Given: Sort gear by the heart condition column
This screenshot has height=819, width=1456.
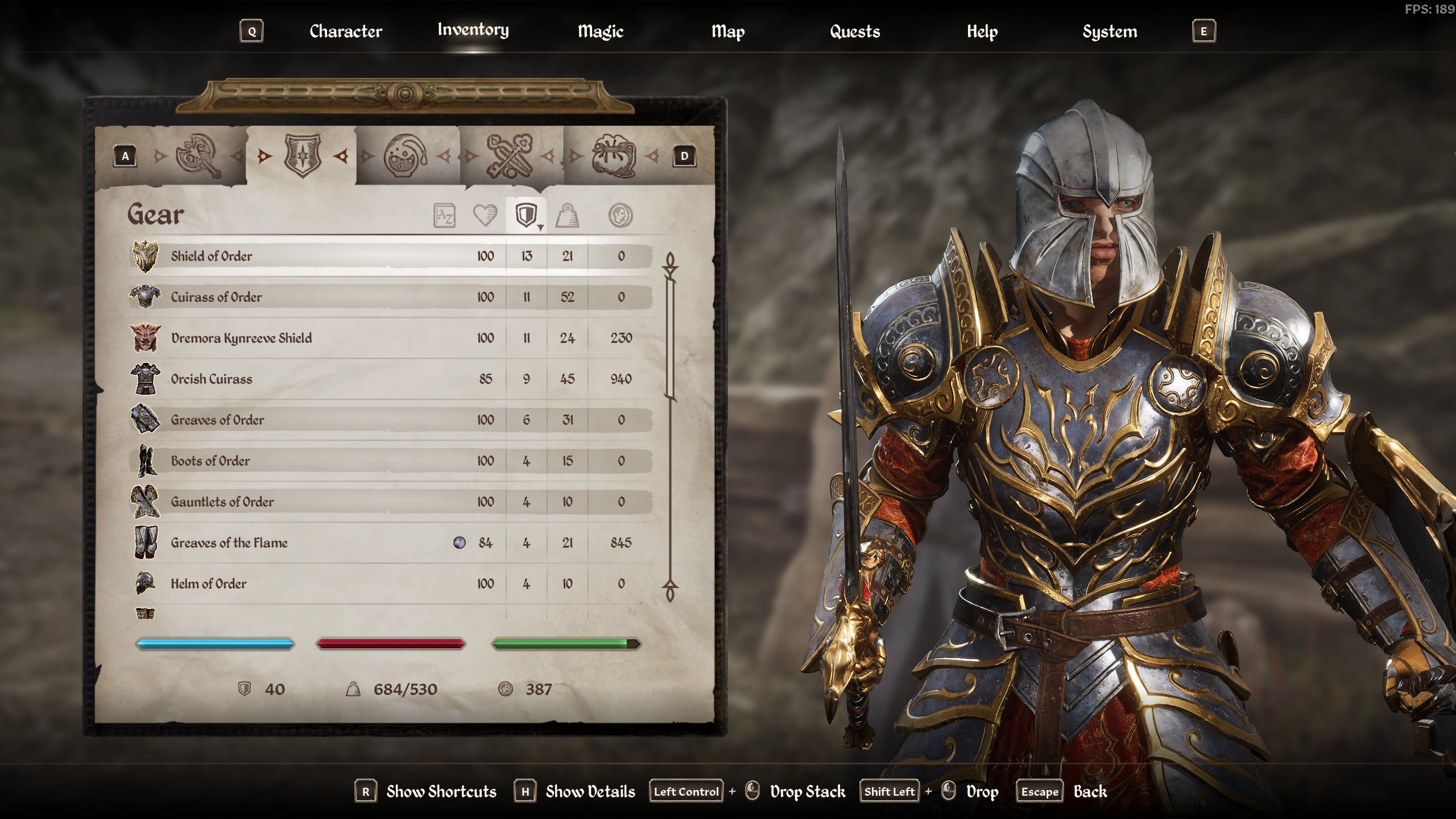Looking at the screenshot, I should coord(485,216).
